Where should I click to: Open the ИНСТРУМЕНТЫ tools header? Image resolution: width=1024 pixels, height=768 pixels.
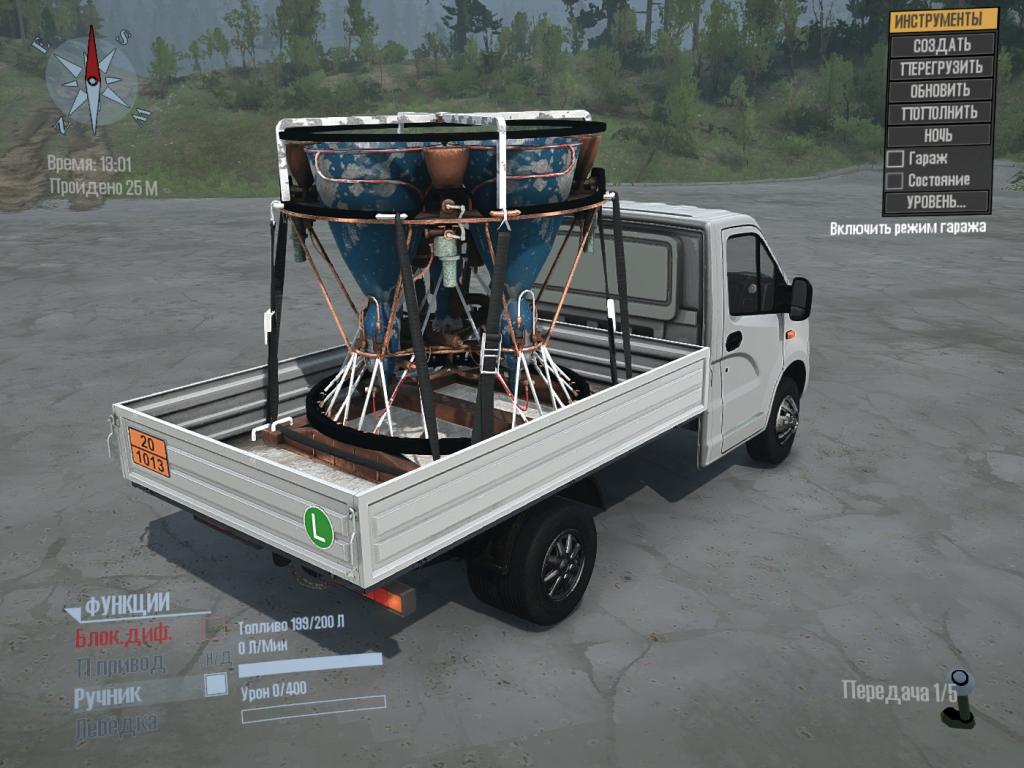[x=944, y=20]
